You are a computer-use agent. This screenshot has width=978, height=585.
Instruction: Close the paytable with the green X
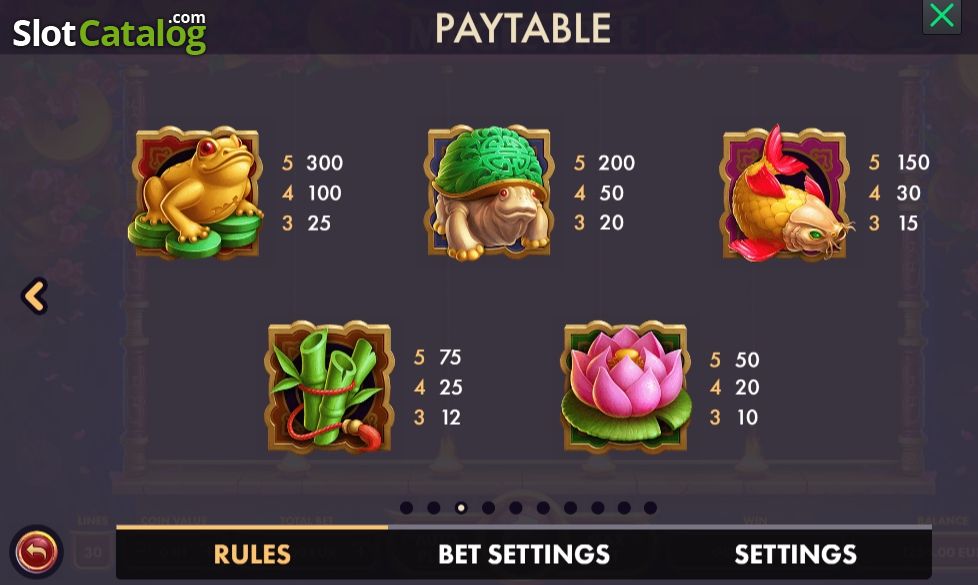click(x=941, y=17)
